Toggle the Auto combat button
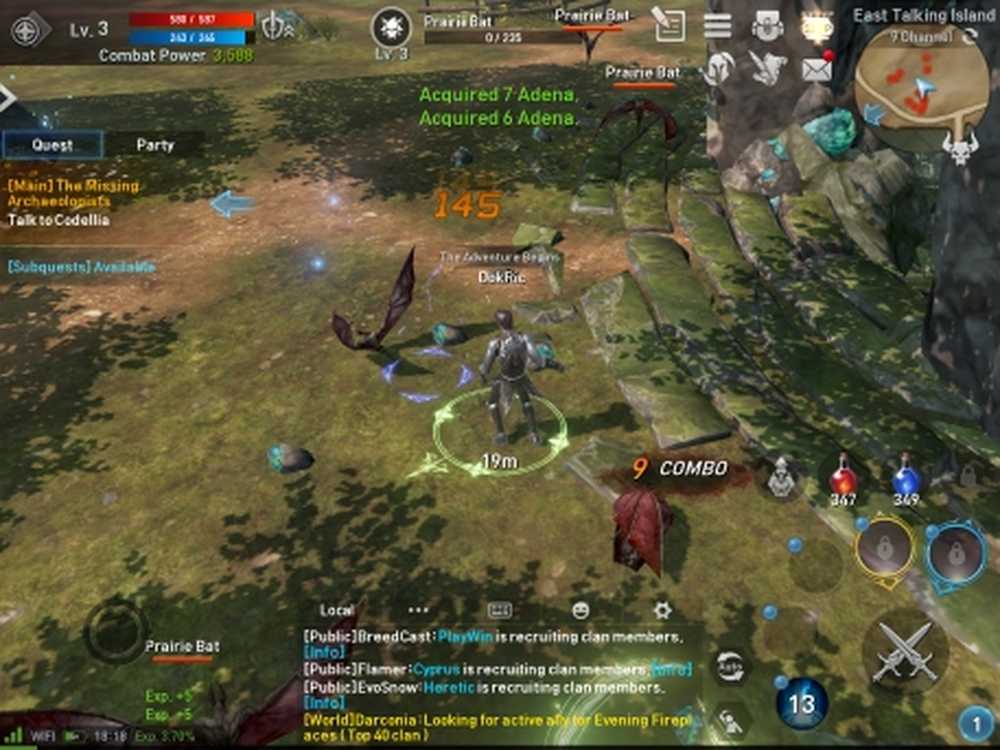This screenshot has height=750, width=1000. tap(730, 665)
